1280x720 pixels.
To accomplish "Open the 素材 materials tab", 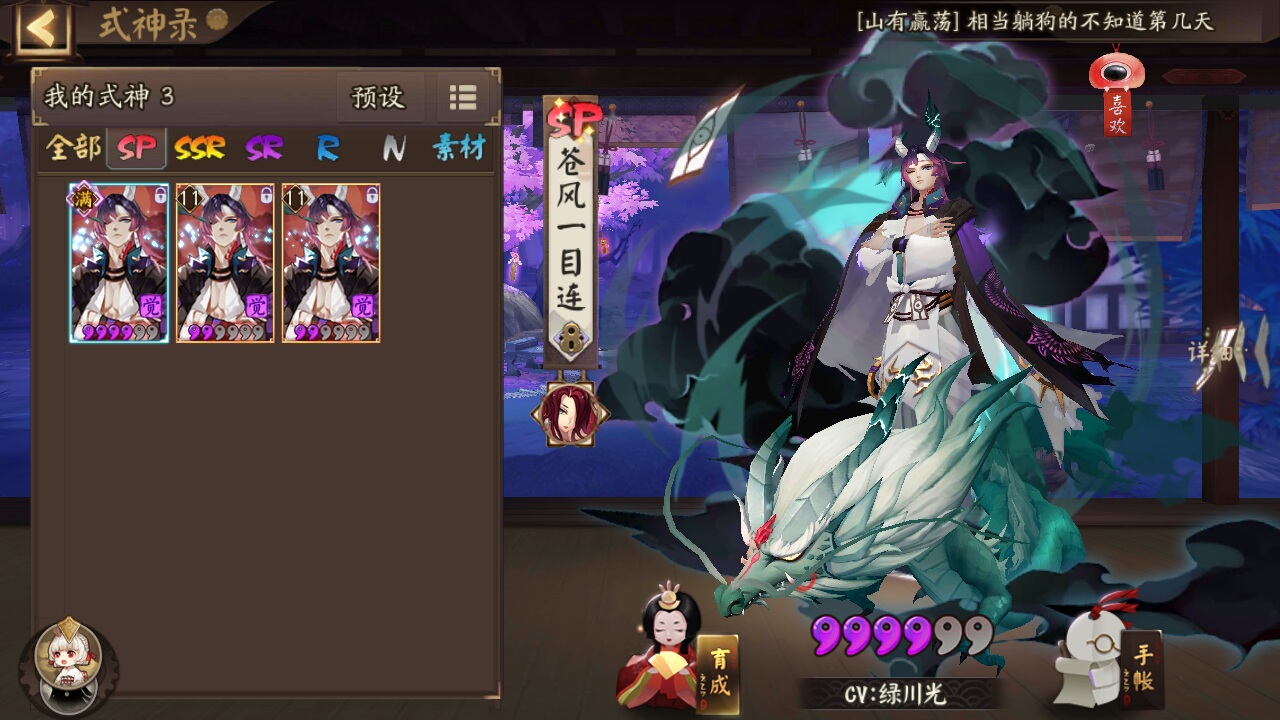I will tap(458, 148).
